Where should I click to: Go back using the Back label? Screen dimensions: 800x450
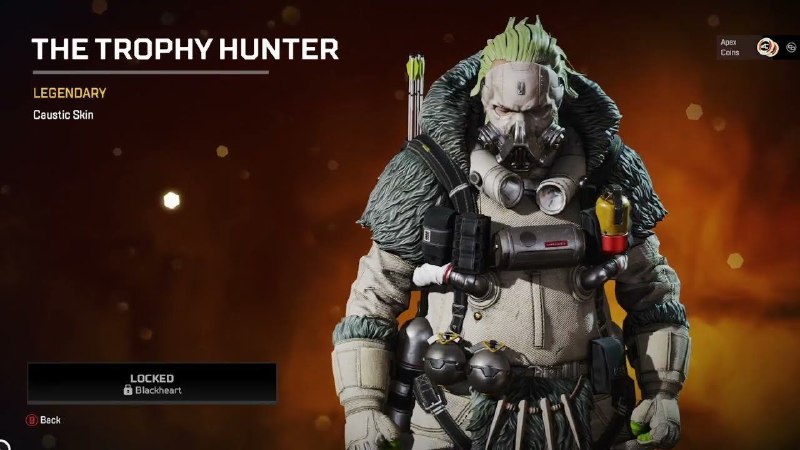click(x=49, y=420)
